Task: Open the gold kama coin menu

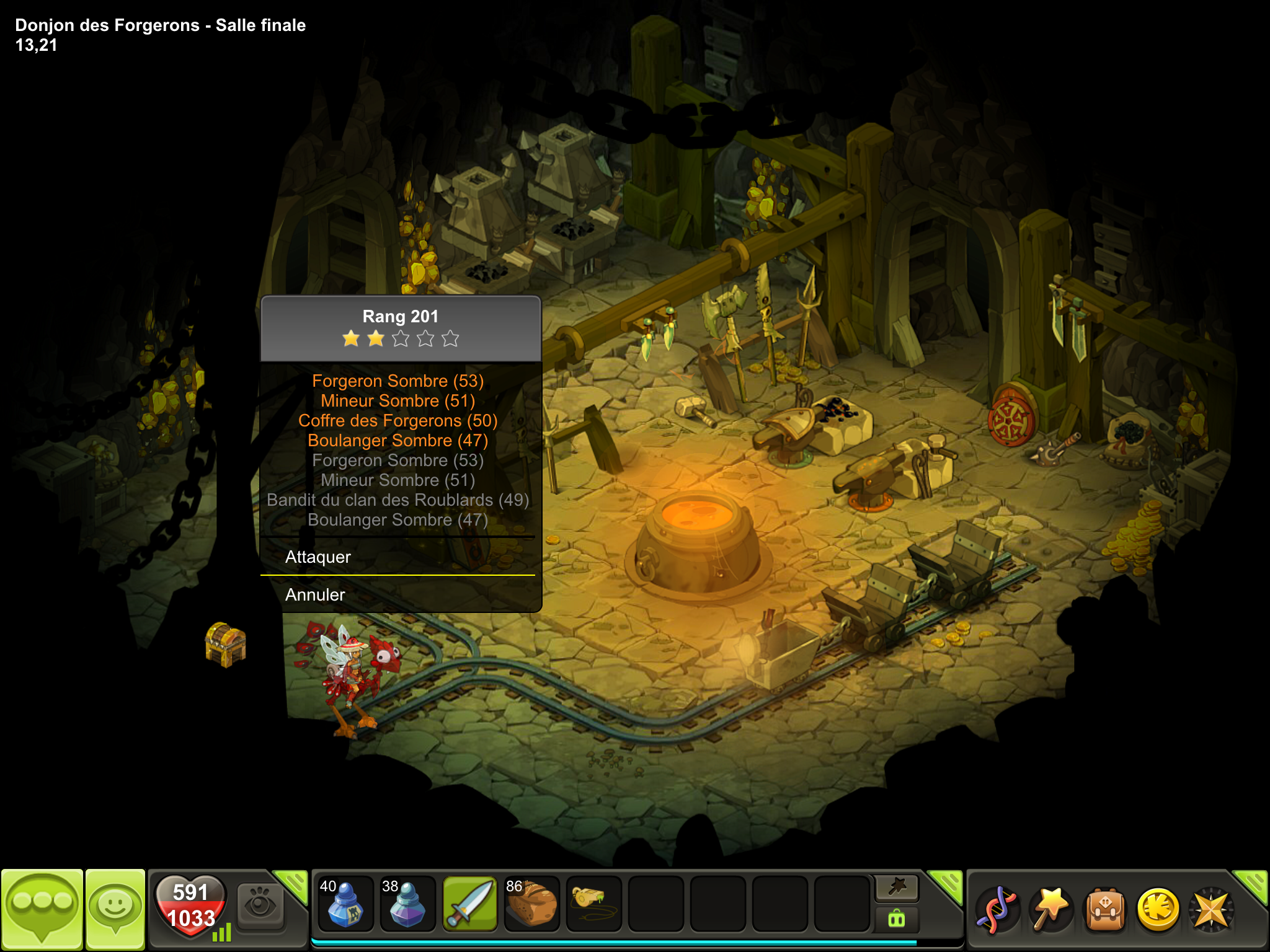Action: tap(1158, 909)
